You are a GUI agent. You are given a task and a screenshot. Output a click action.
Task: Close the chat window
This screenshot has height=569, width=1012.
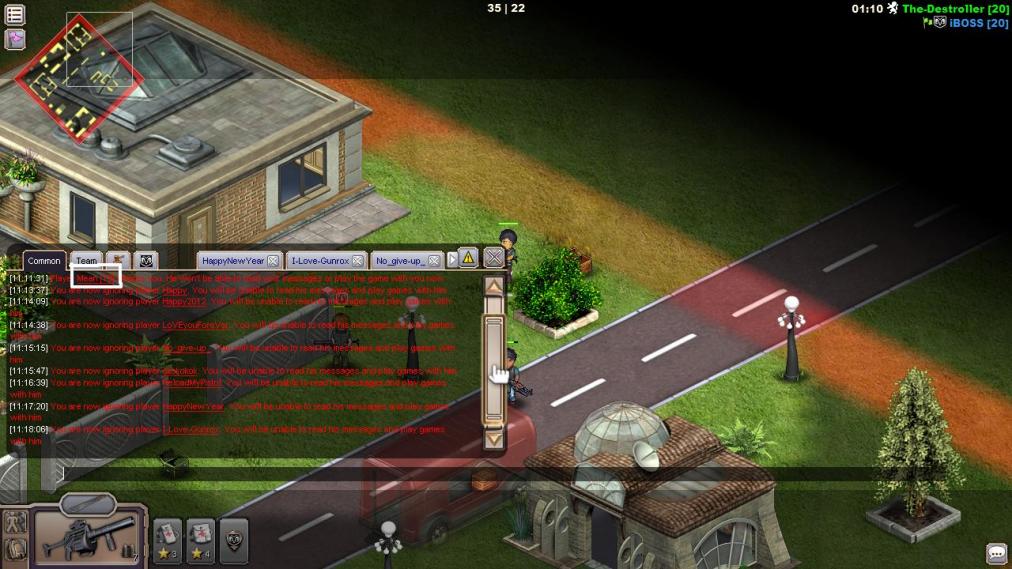point(494,258)
